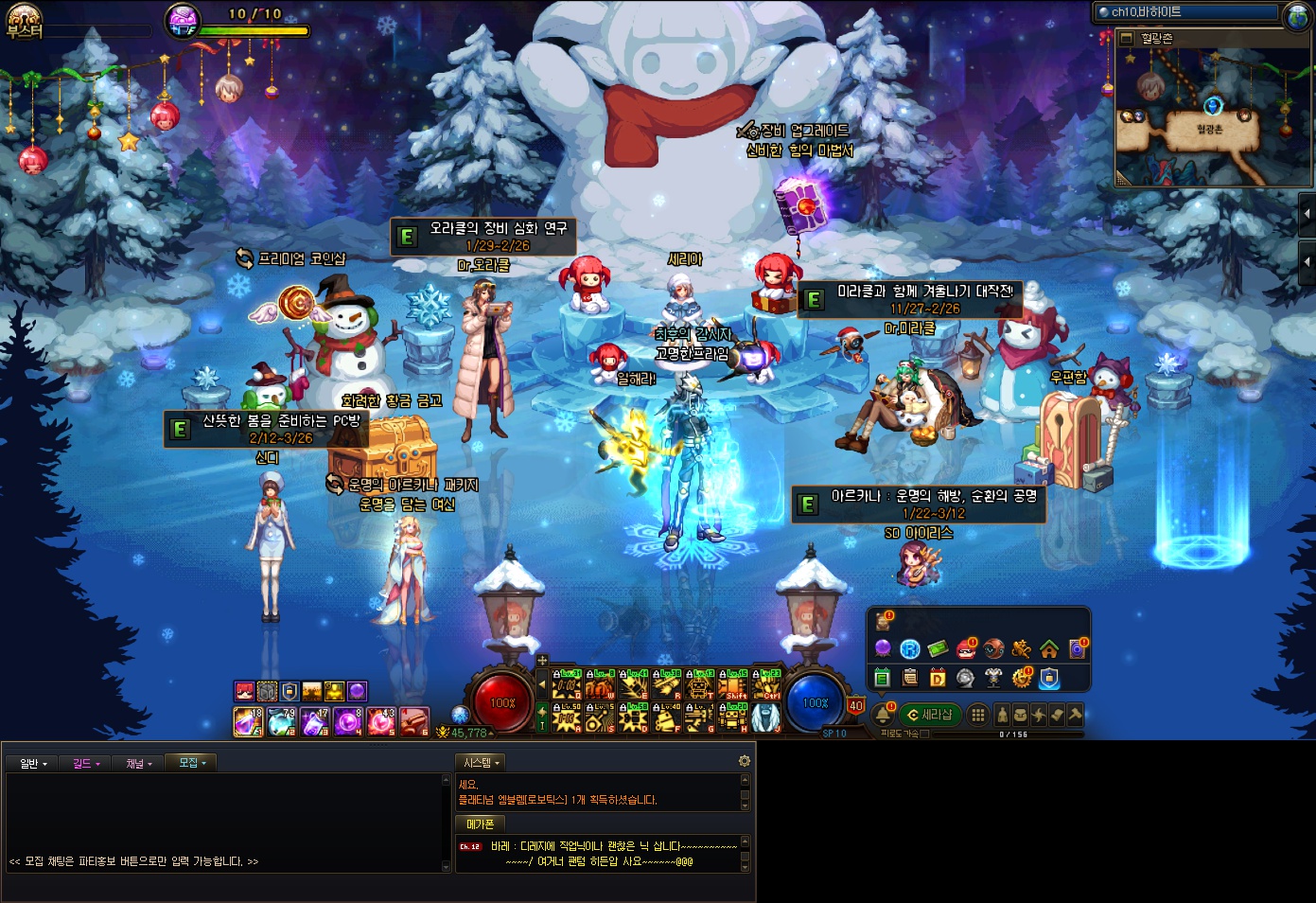The width and height of the screenshot is (1316, 903).
Task: Open the inventory bag button
Action: [x=1020, y=715]
